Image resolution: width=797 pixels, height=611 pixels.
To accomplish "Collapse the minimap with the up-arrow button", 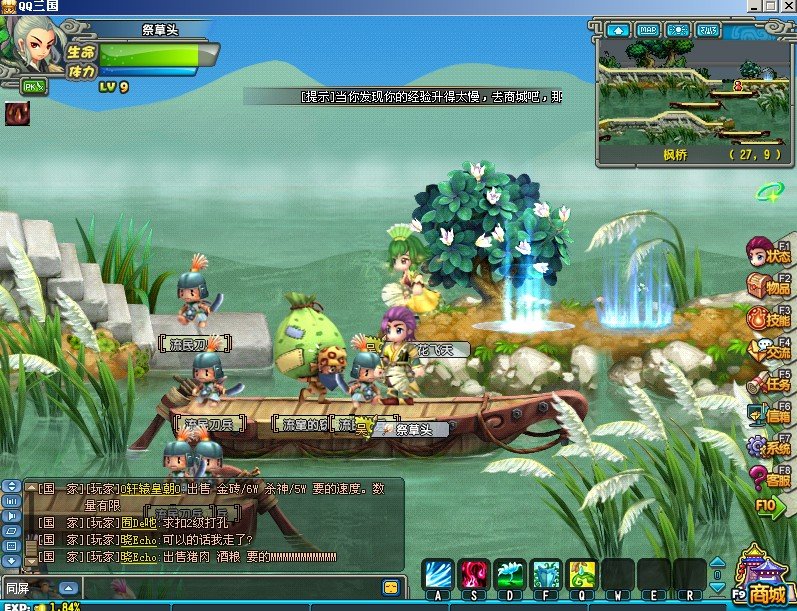I will point(617,30).
